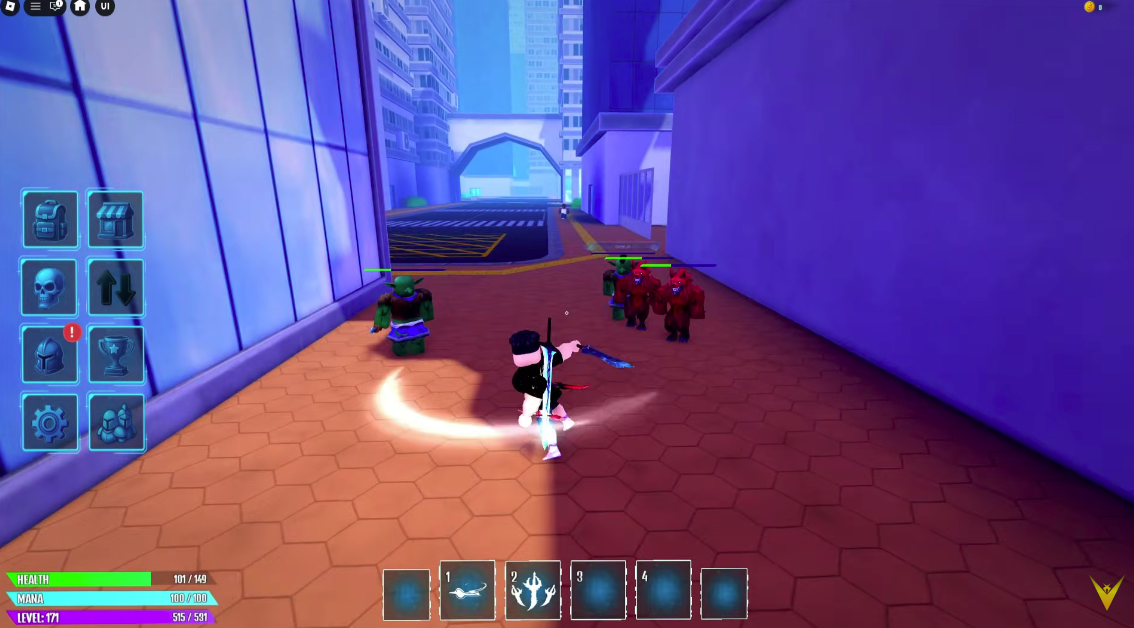Open the shop stall menu
The width and height of the screenshot is (1134, 628).
[x=116, y=220]
